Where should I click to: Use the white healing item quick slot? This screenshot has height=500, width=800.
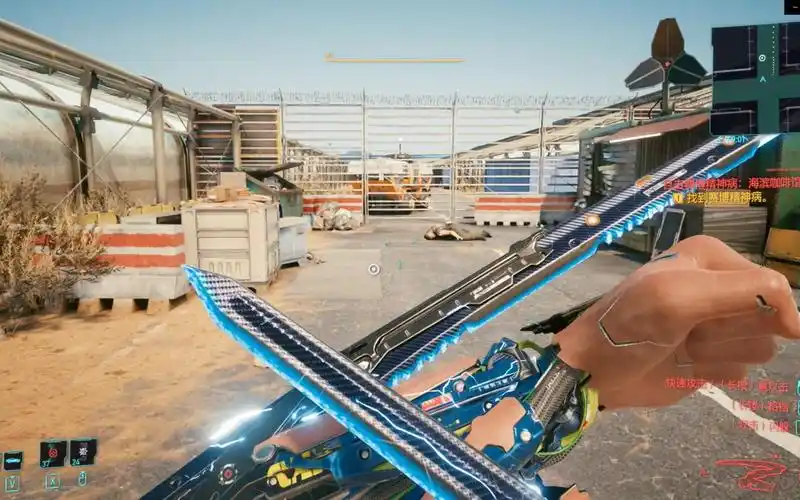tap(83, 451)
